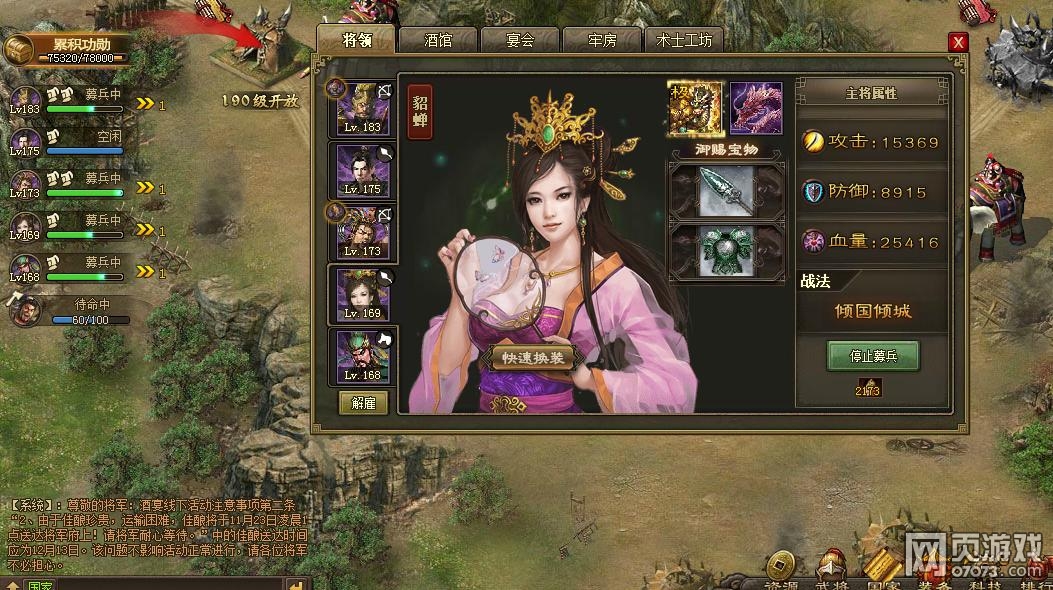Open the 累积功勋 treasure chest

tap(17, 50)
